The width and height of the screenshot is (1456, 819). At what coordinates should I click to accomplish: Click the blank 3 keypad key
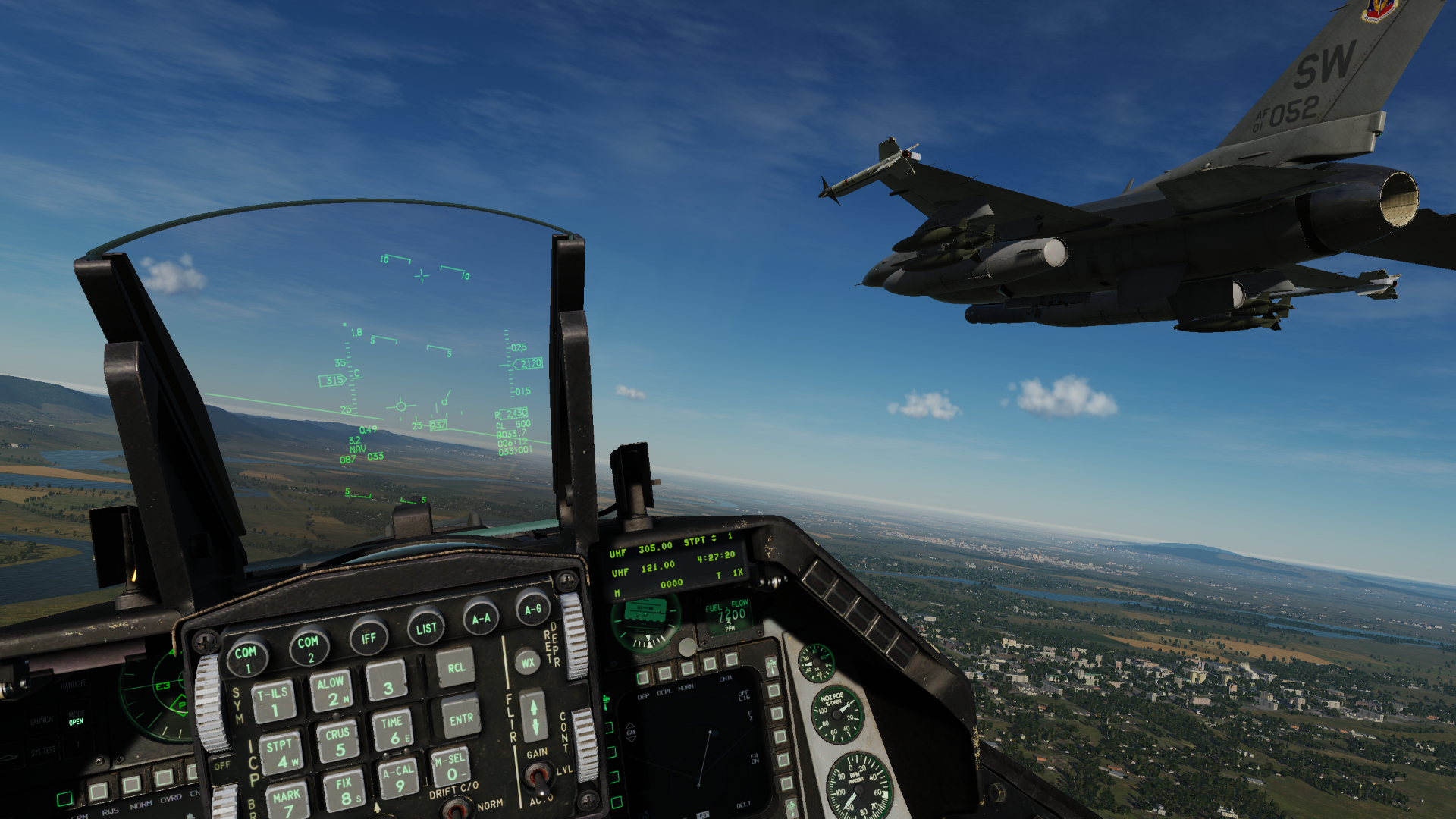pos(388,680)
